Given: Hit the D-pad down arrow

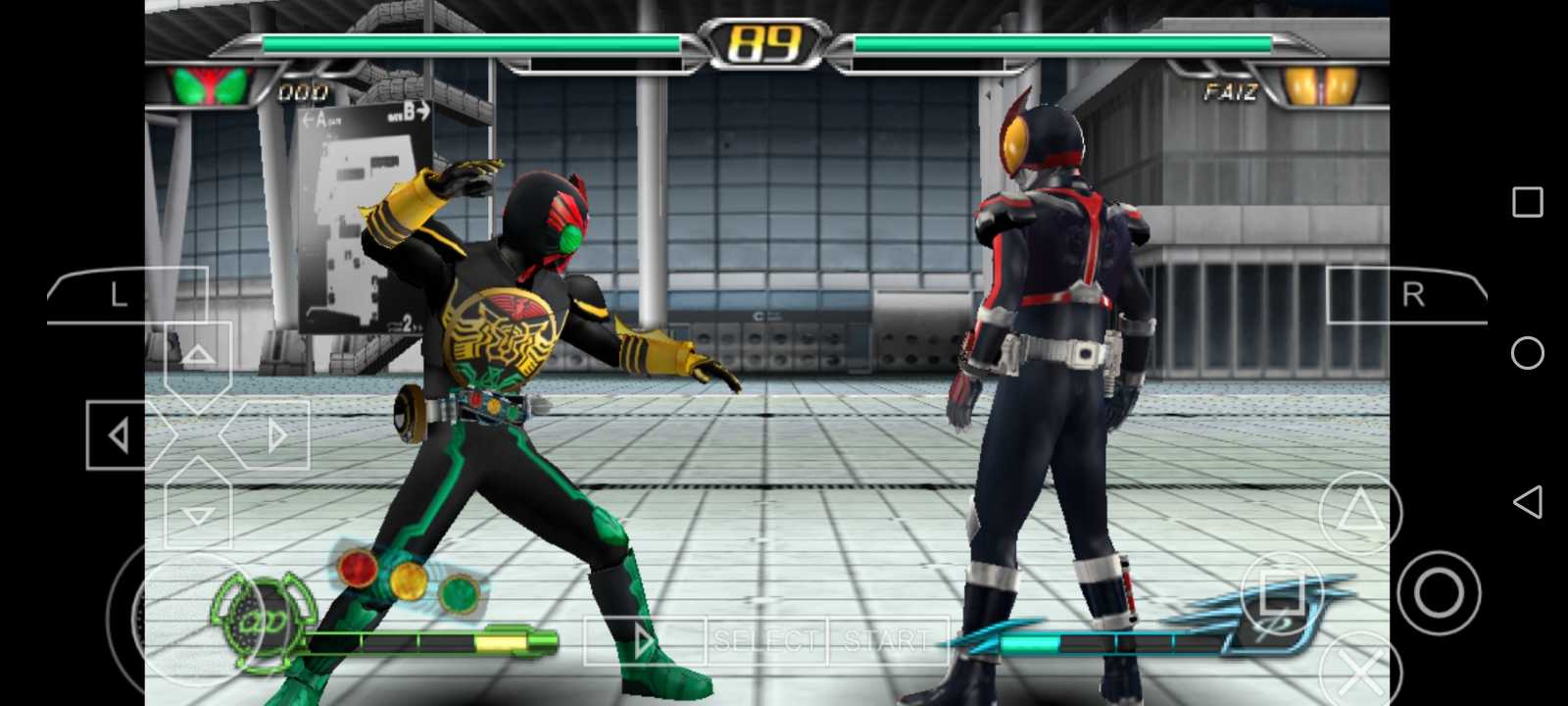Looking at the screenshot, I should tap(198, 511).
